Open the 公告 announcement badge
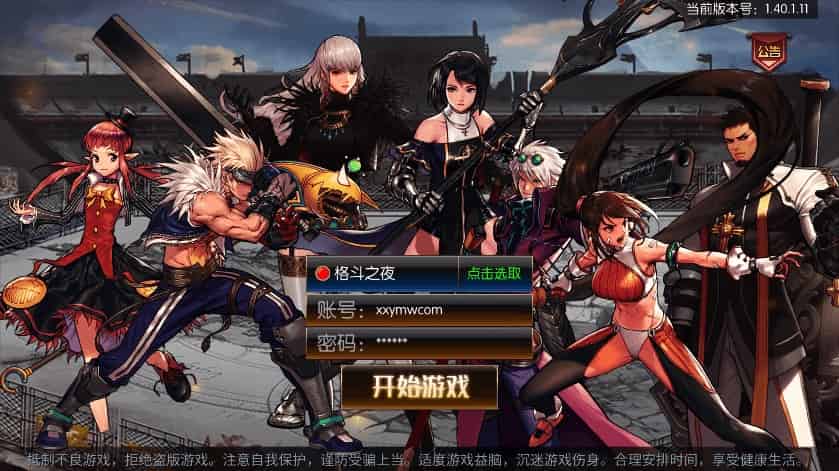Viewport: 839px width, 471px height. 768,51
